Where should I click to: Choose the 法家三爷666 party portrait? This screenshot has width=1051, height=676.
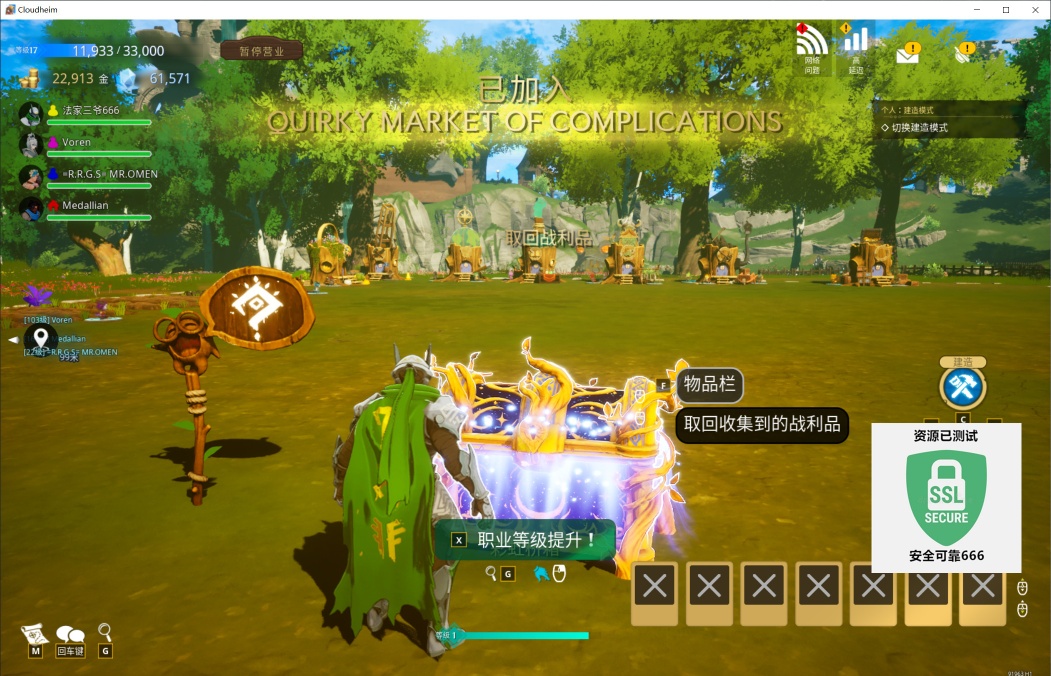(32, 112)
